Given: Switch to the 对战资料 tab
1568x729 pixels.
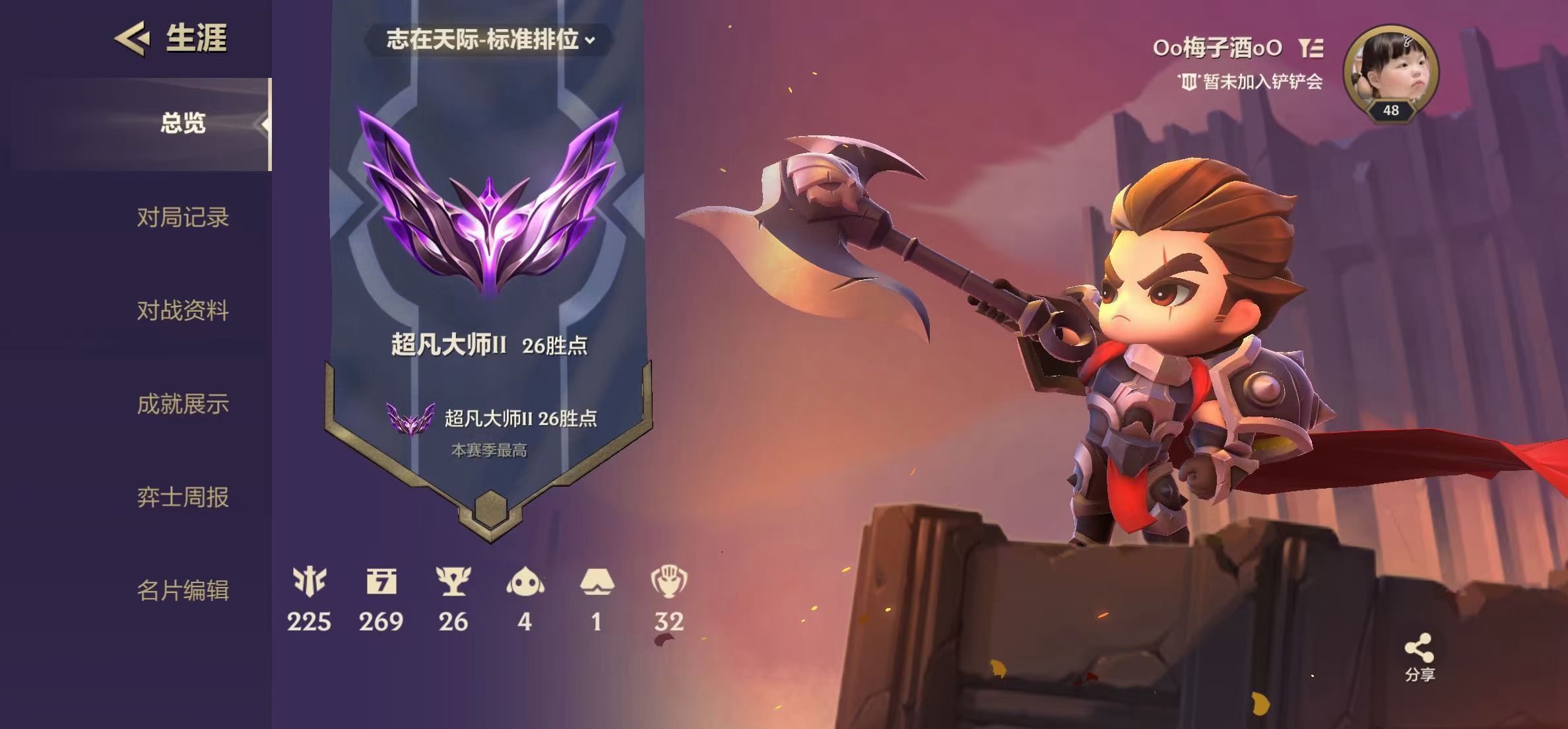Looking at the screenshot, I should [x=183, y=310].
